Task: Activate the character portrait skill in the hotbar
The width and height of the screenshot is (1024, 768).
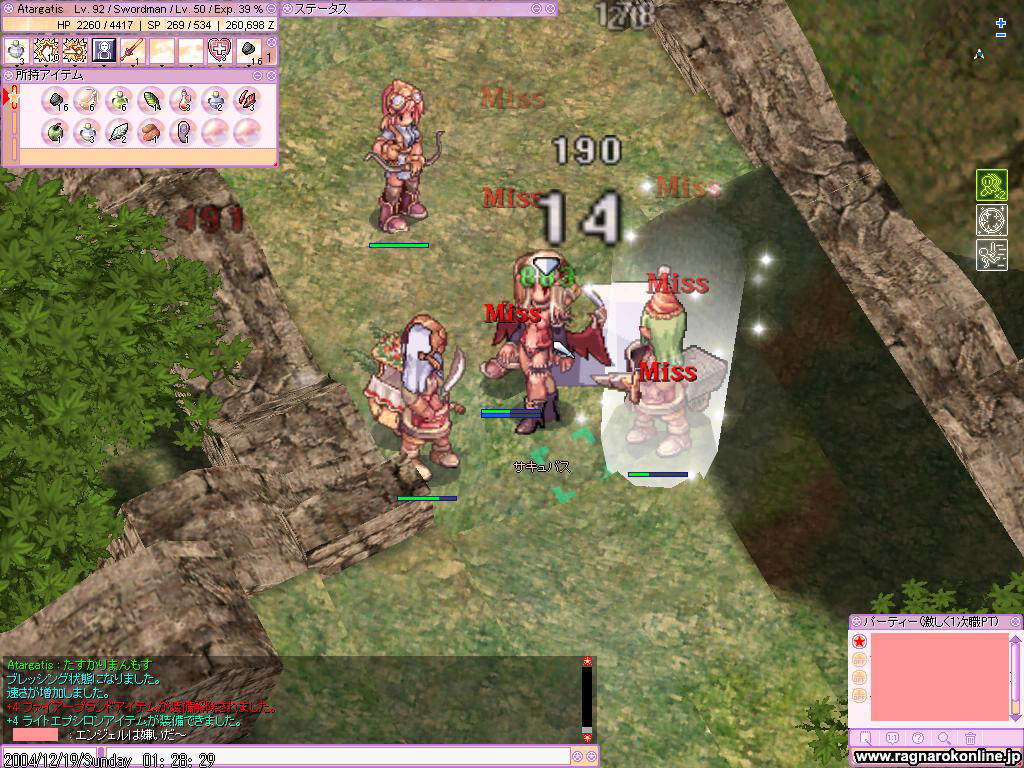Action: [x=104, y=50]
